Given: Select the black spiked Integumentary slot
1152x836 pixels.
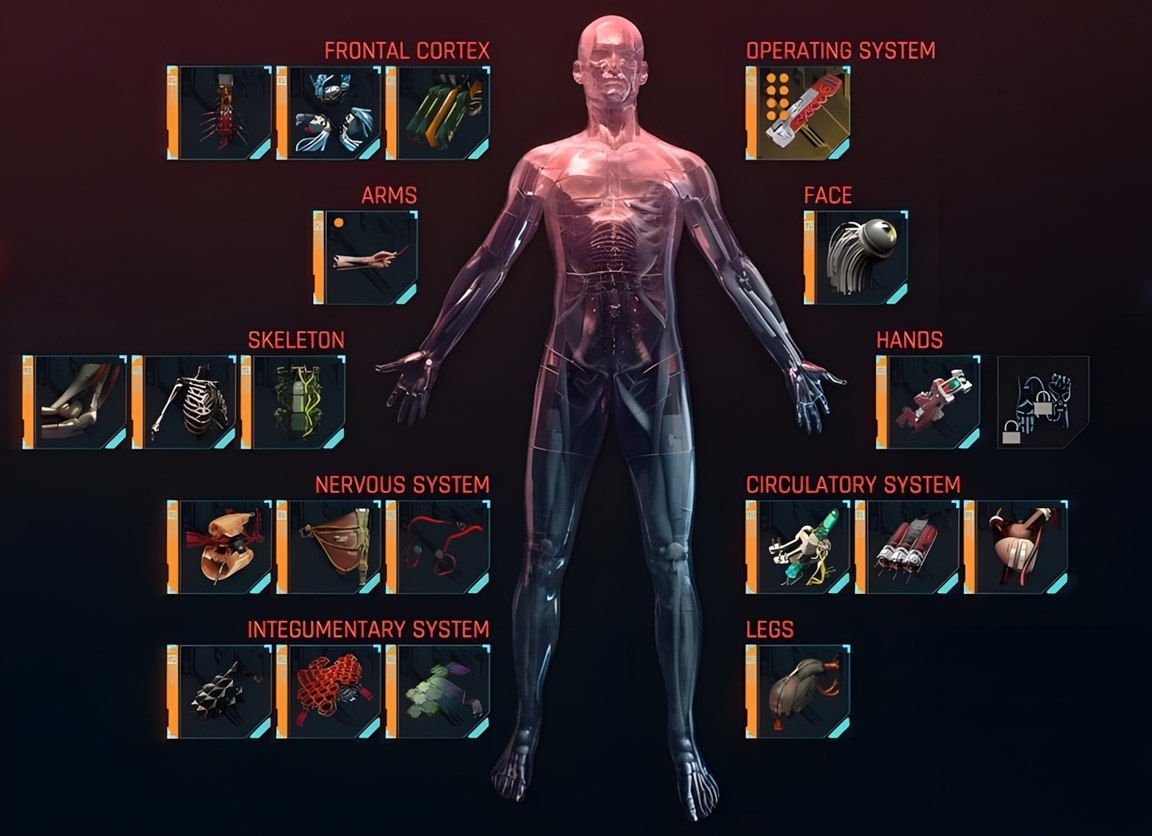Looking at the screenshot, I should pos(220,691).
